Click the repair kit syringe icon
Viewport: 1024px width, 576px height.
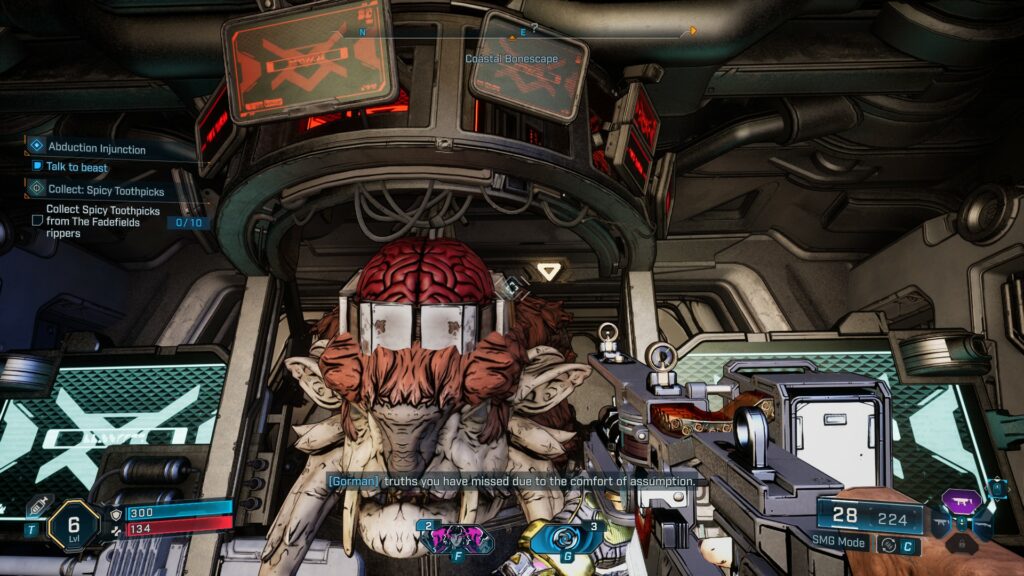pyautogui.click(x=36, y=507)
